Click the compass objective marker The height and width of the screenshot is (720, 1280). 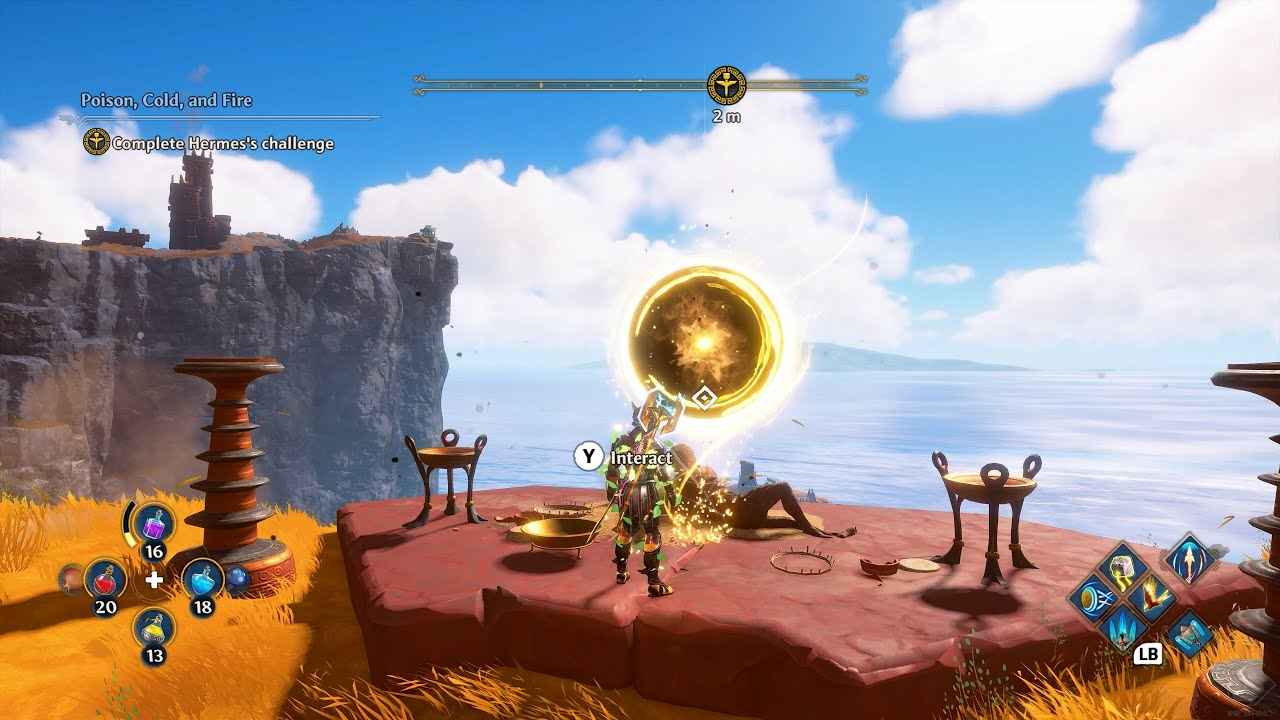[726, 86]
